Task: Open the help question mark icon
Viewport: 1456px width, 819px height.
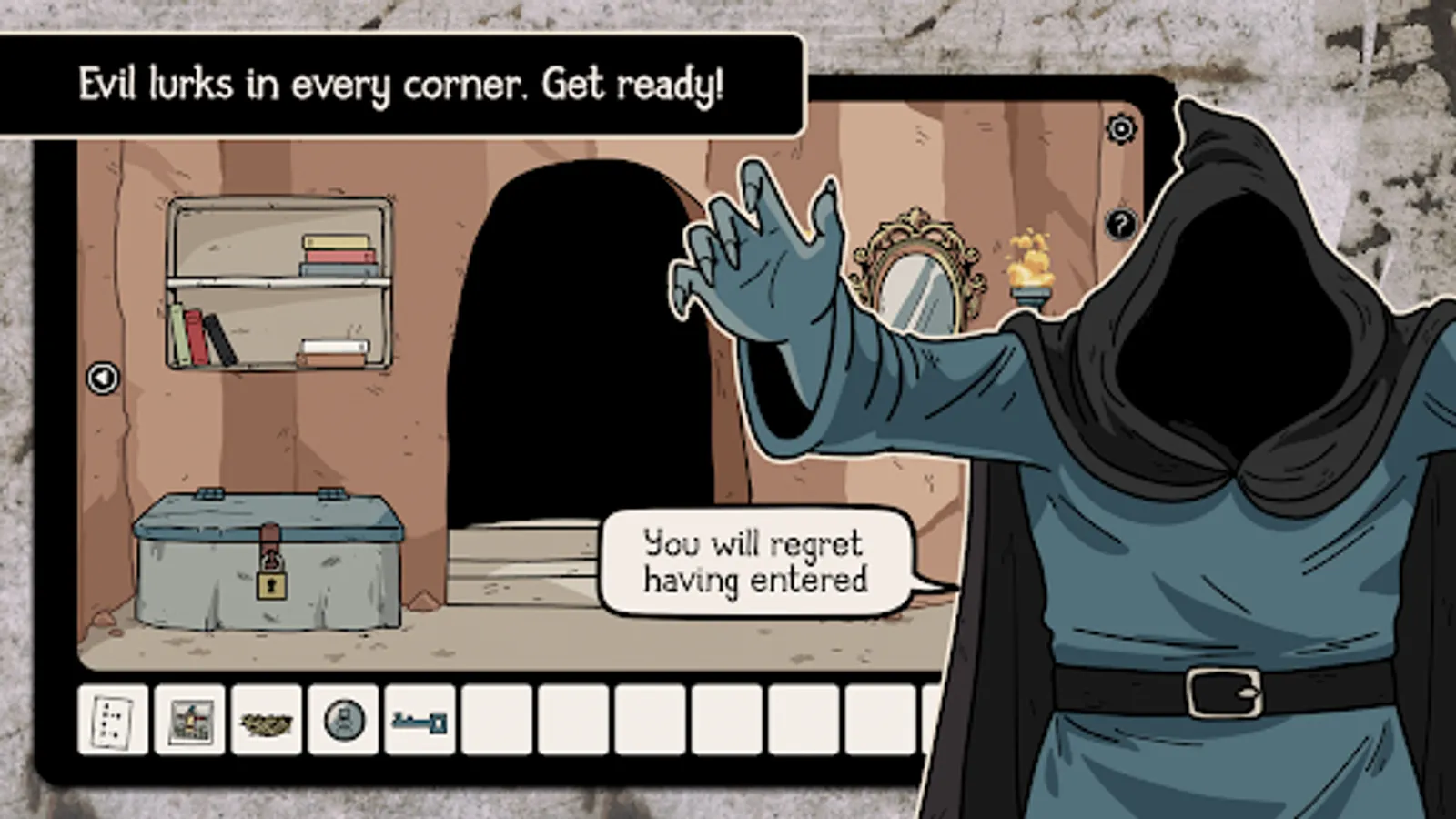Action: [1120, 223]
